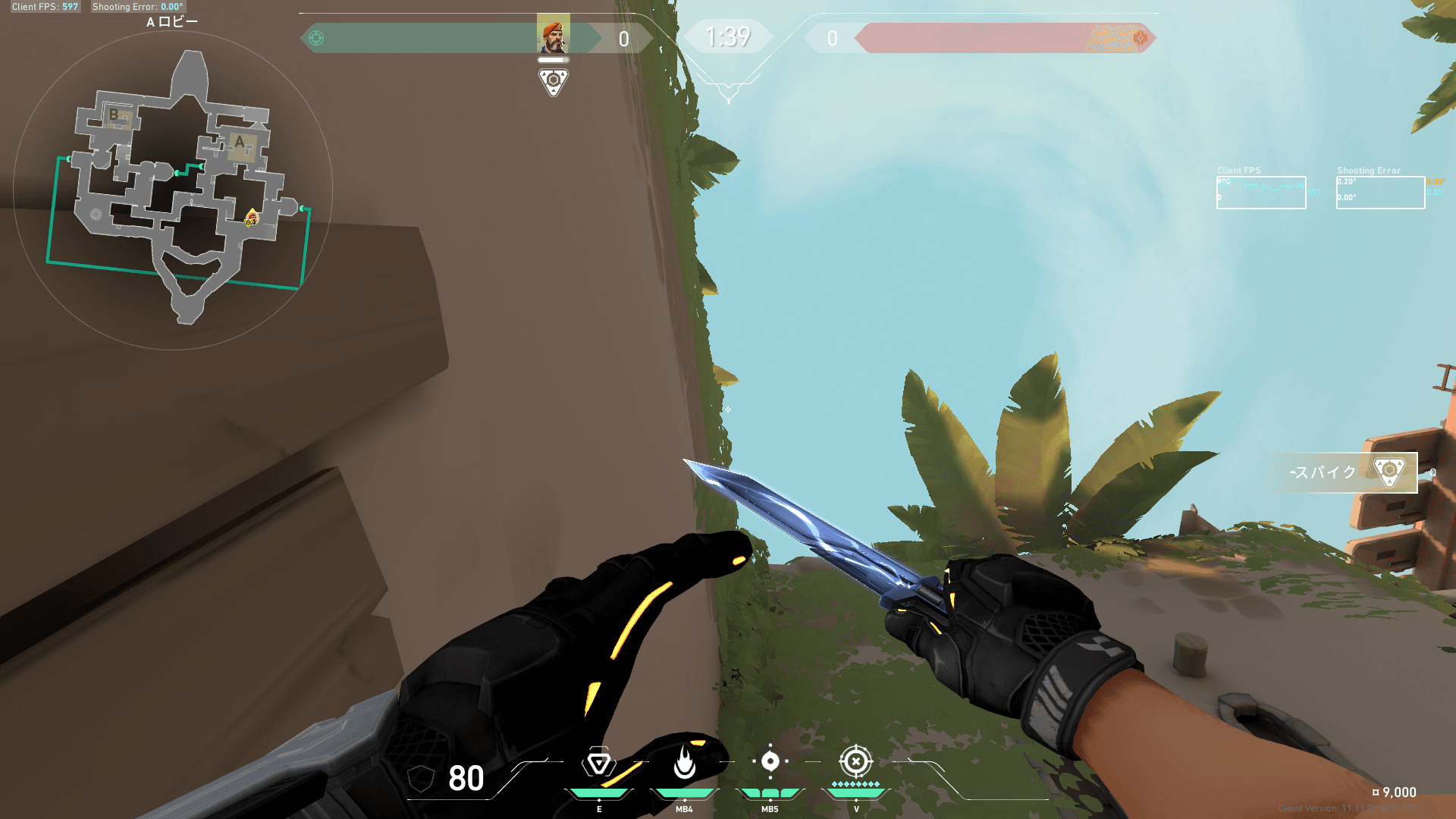Click the shield armor icon beside health
The width and height of the screenshot is (1456, 819).
click(420, 778)
